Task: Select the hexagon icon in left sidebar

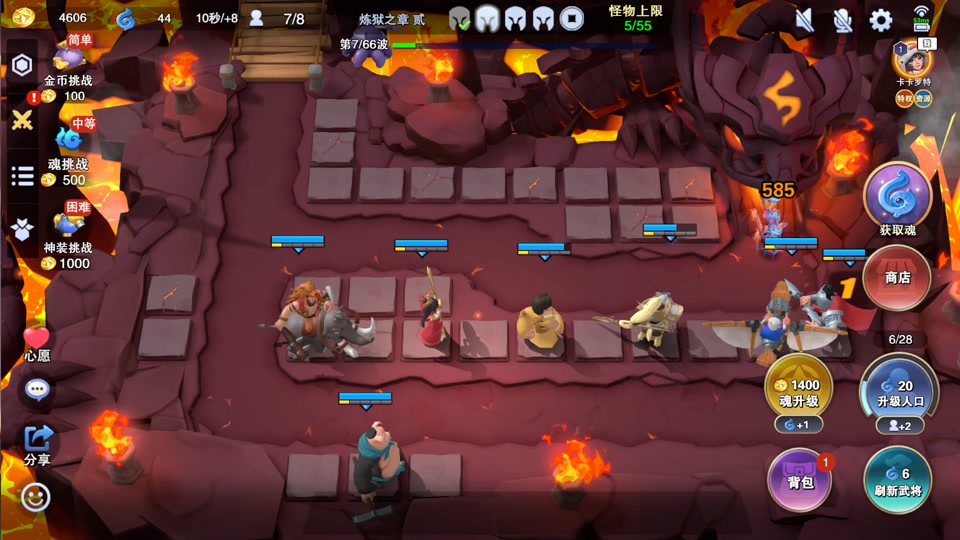Action: pyautogui.click(x=22, y=66)
